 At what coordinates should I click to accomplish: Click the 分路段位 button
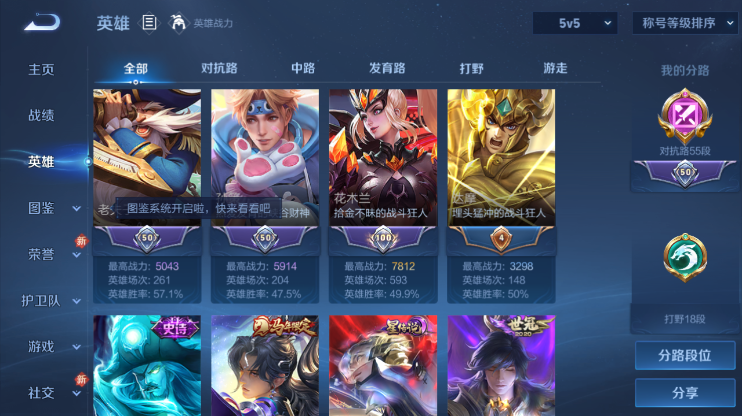coord(685,355)
